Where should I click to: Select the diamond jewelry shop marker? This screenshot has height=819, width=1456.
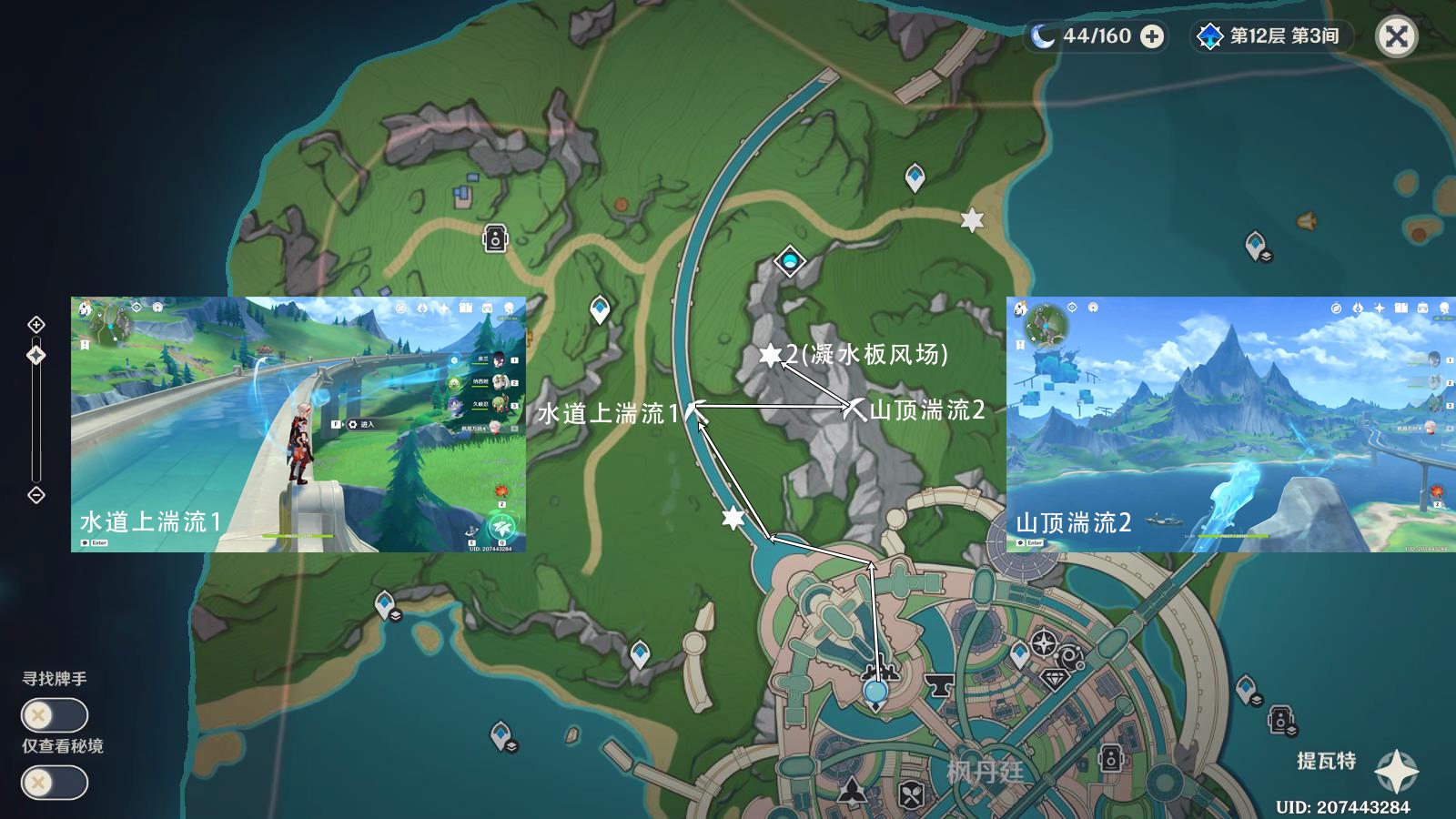coord(1055,680)
